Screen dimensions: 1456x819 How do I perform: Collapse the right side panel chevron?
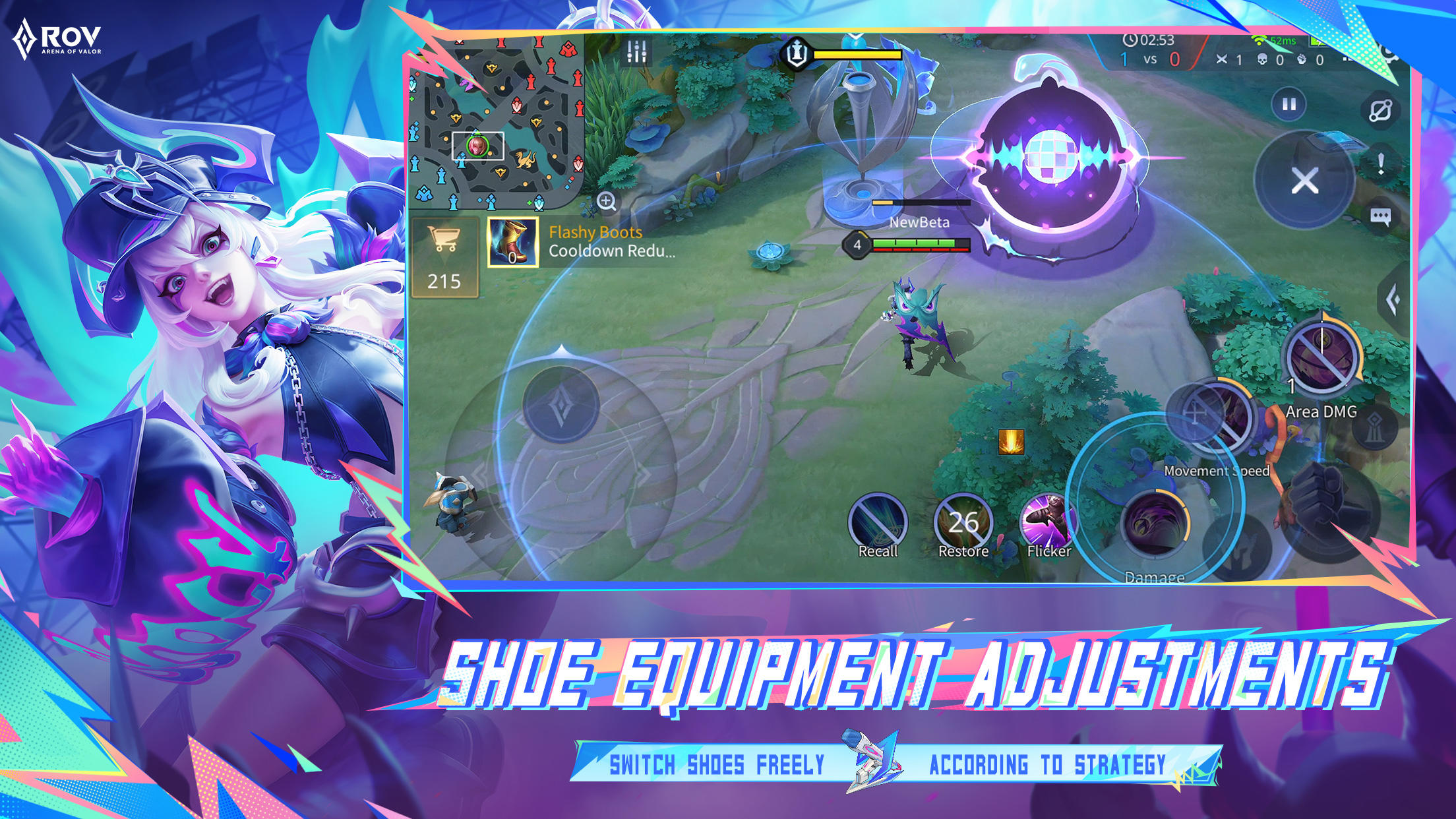[1394, 298]
